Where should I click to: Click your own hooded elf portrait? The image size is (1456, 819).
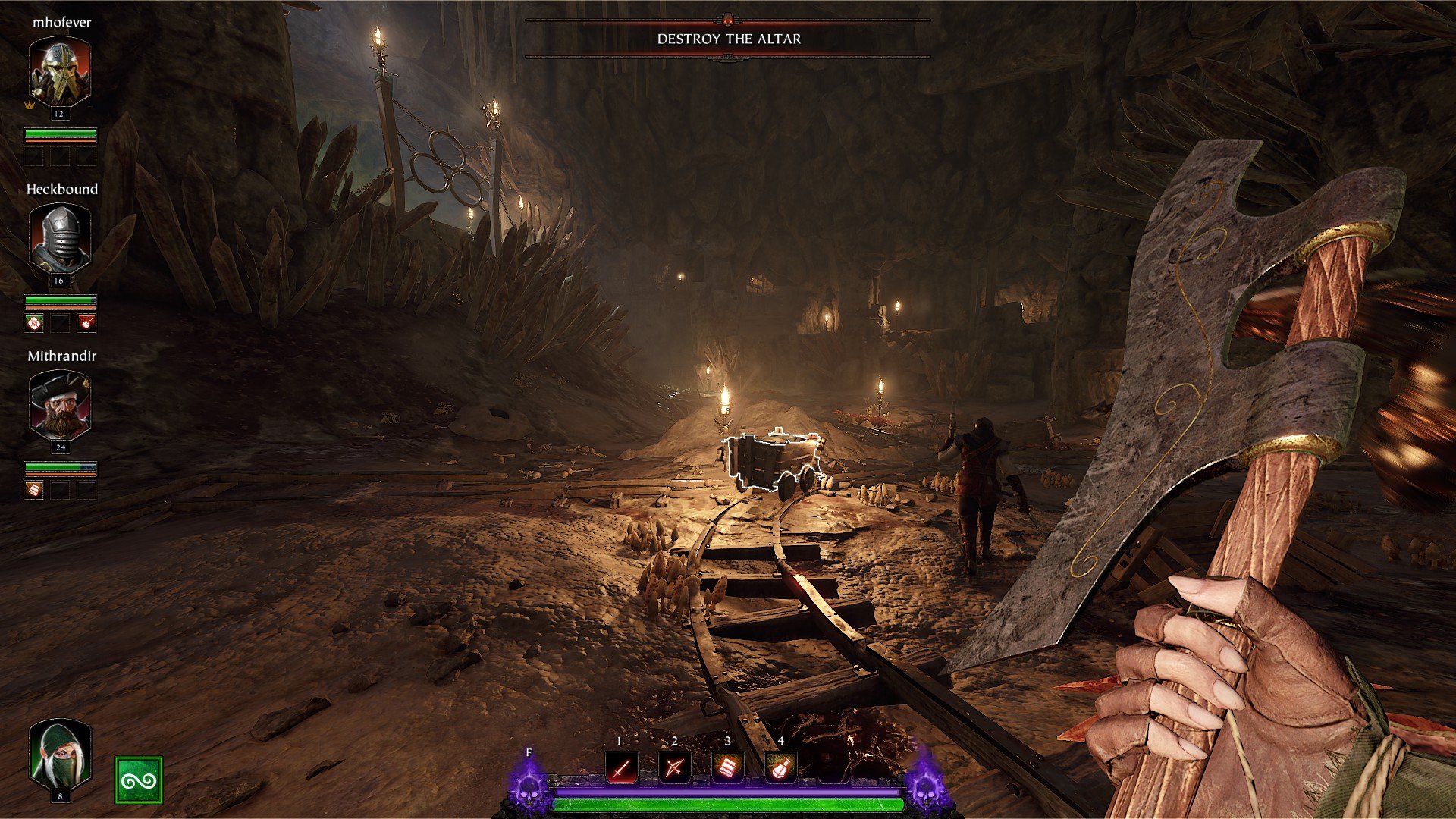pos(60,755)
